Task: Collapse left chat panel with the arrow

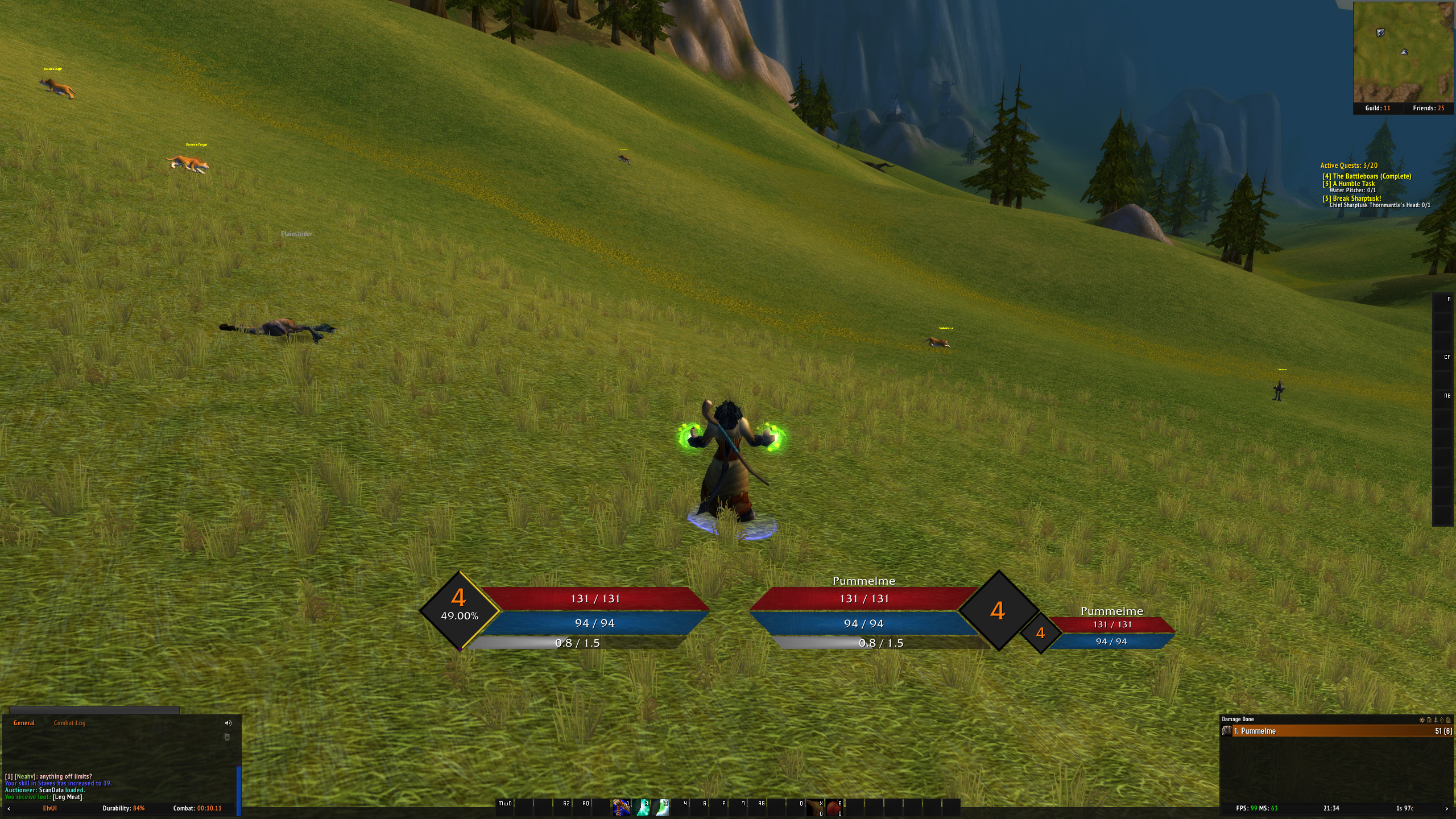Action: coord(9,808)
